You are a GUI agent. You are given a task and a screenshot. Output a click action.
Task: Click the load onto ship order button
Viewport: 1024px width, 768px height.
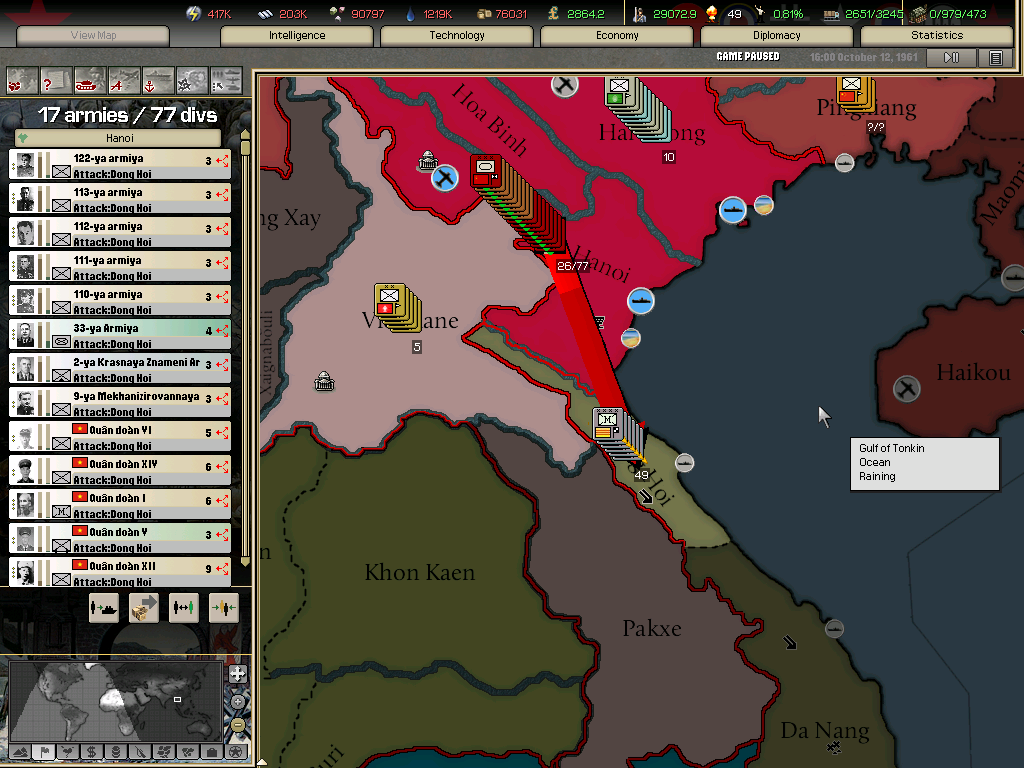click(104, 607)
